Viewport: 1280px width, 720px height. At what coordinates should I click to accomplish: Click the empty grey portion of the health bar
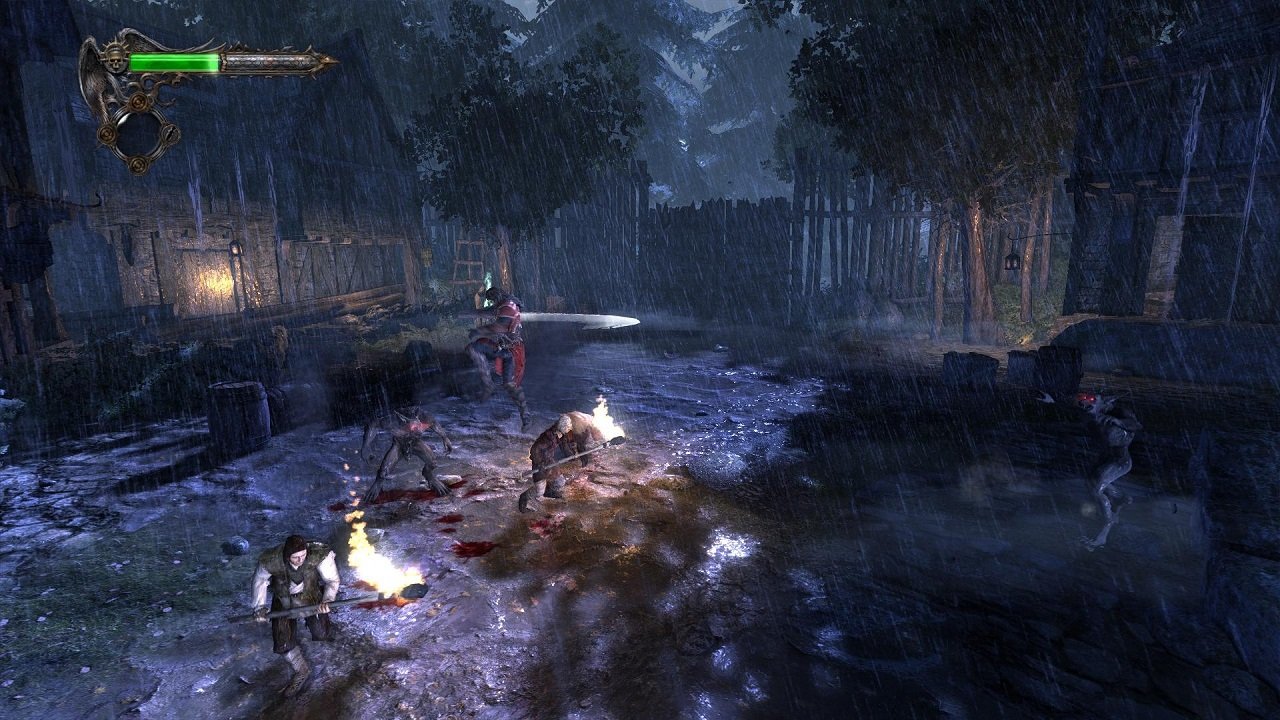point(265,61)
